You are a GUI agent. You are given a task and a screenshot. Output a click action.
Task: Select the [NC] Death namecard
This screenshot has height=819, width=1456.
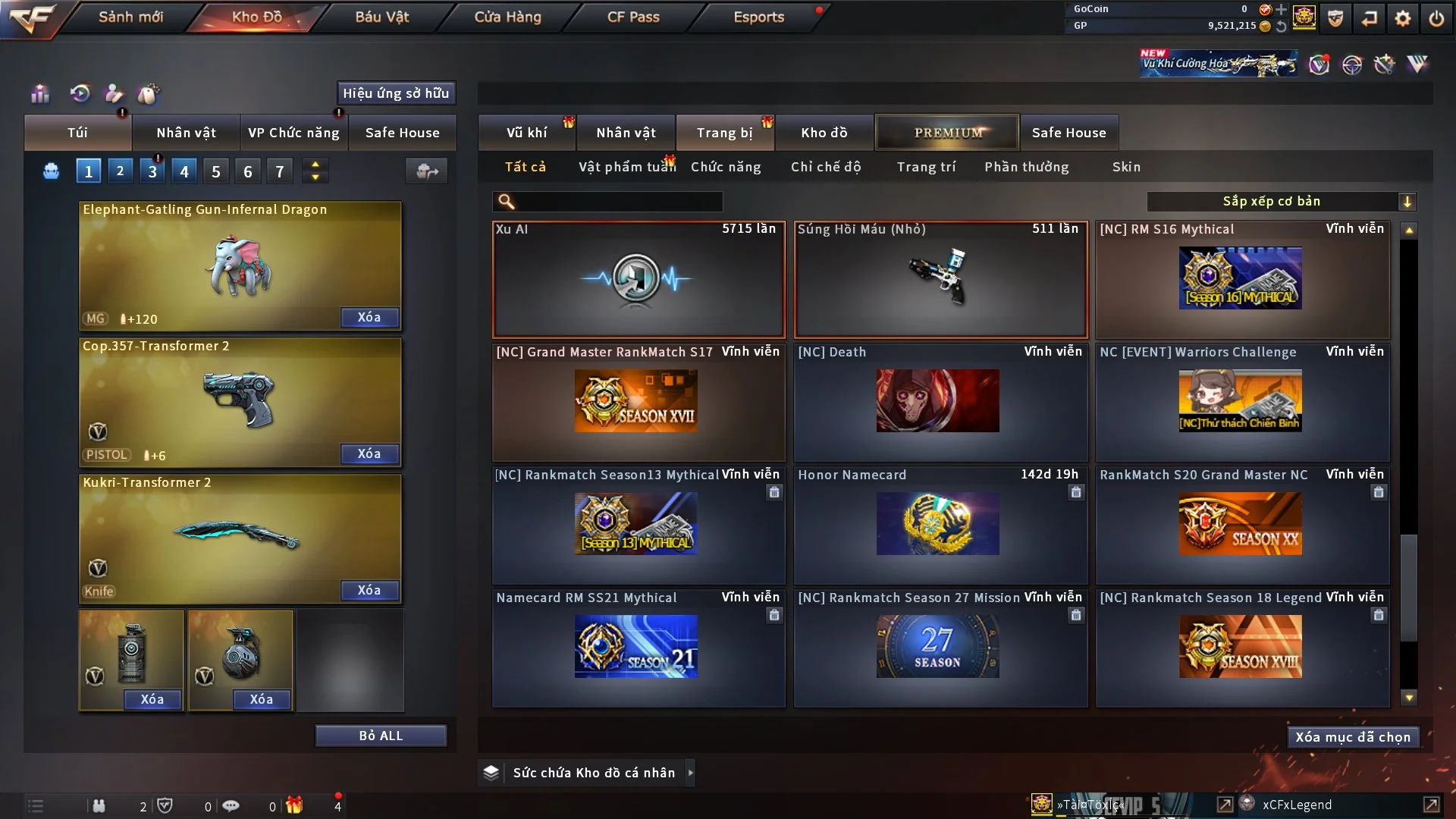(x=940, y=400)
